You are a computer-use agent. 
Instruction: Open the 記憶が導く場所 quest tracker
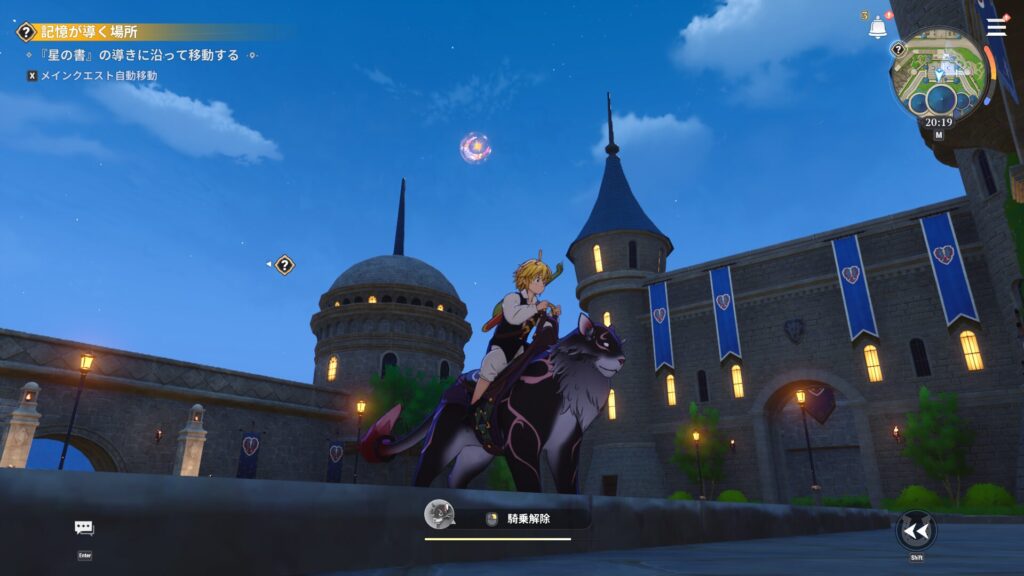tap(90, 32)
